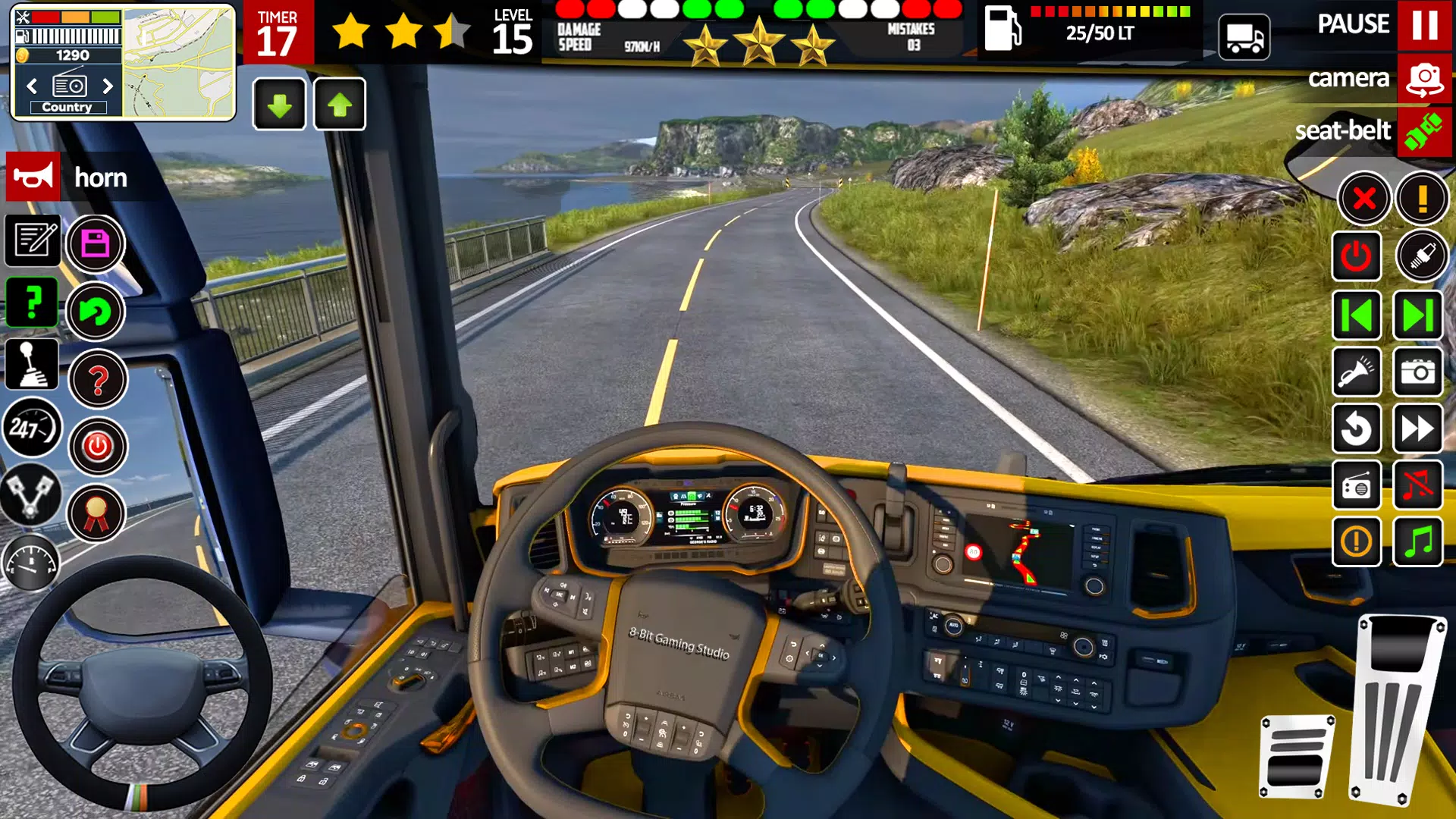Restart the level with the undo arrow icon

(x=1357, y=428)
